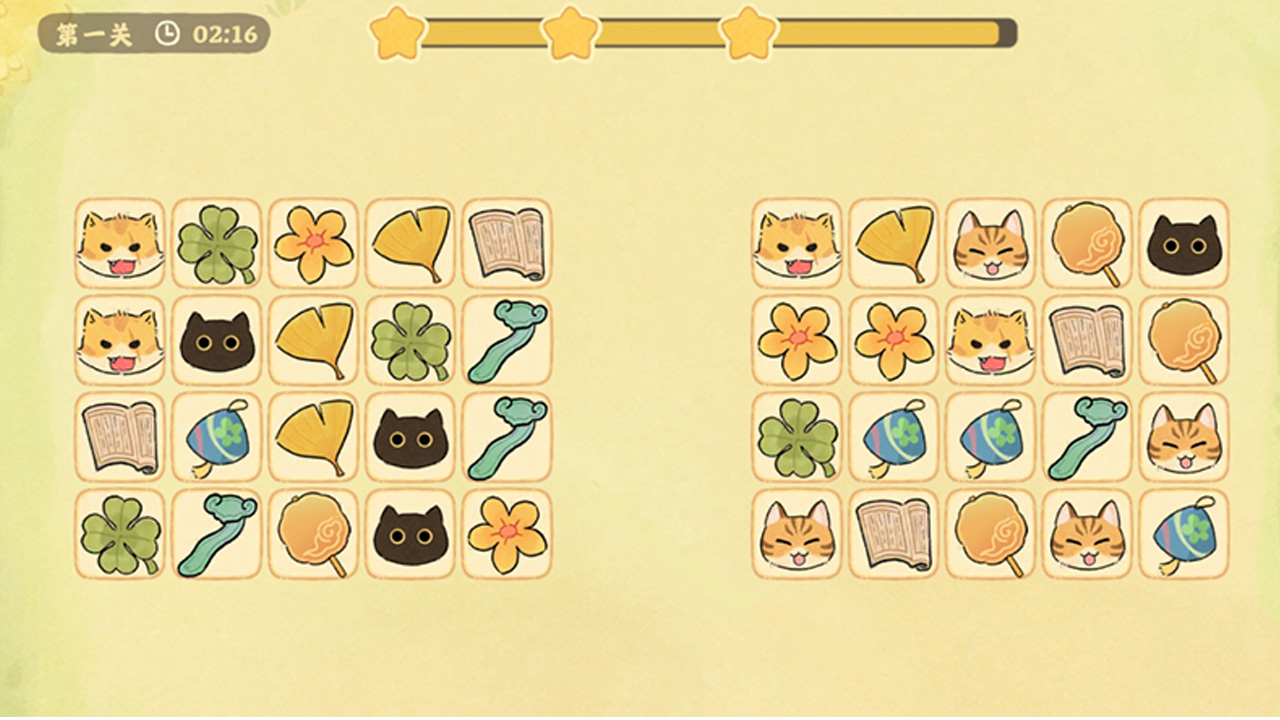Viewport: 1280px width, 720px height.
Task: Select the black cat tile on right board
Action: tap(1184, 243)
